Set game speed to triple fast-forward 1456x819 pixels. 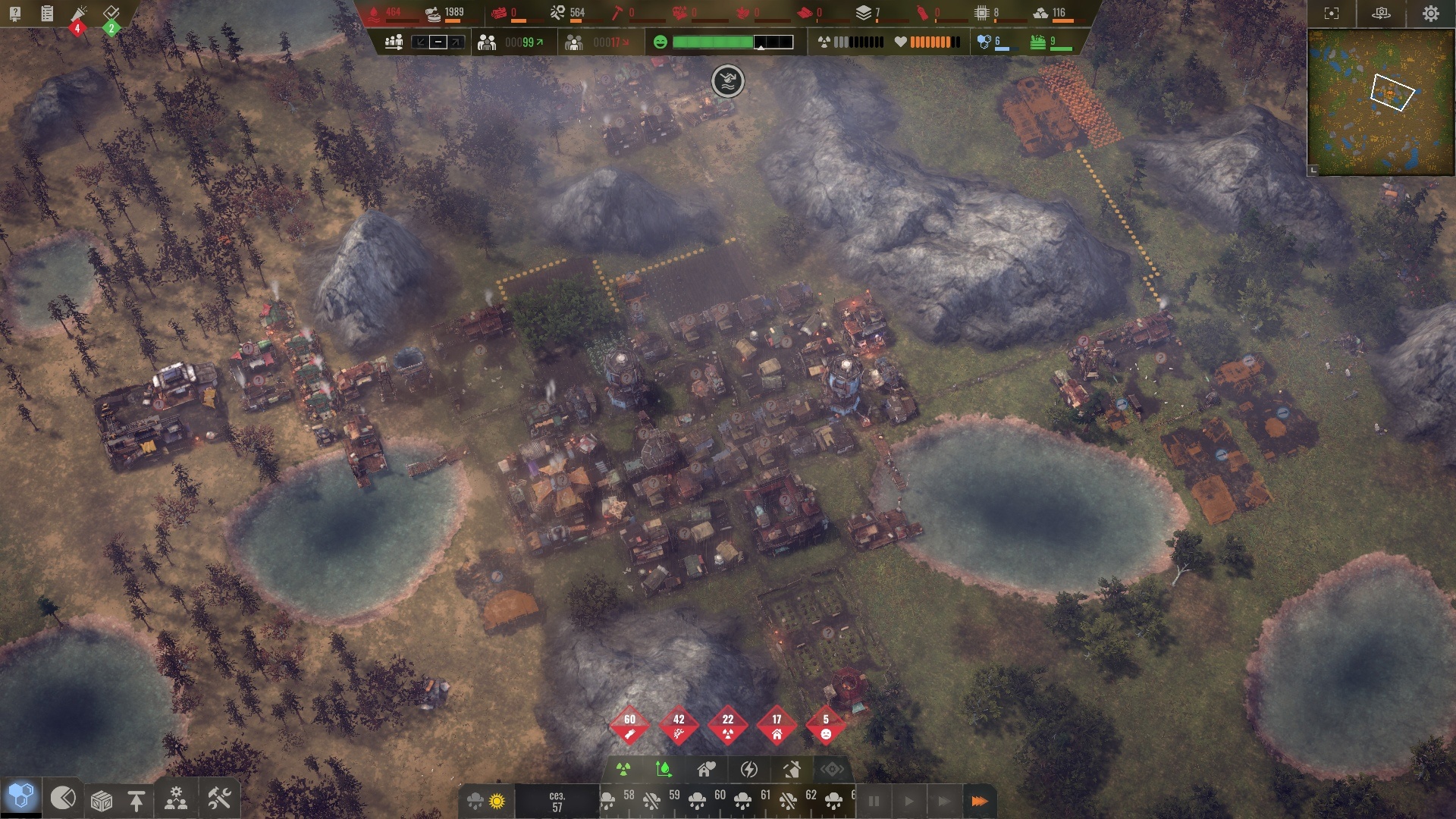979,801
